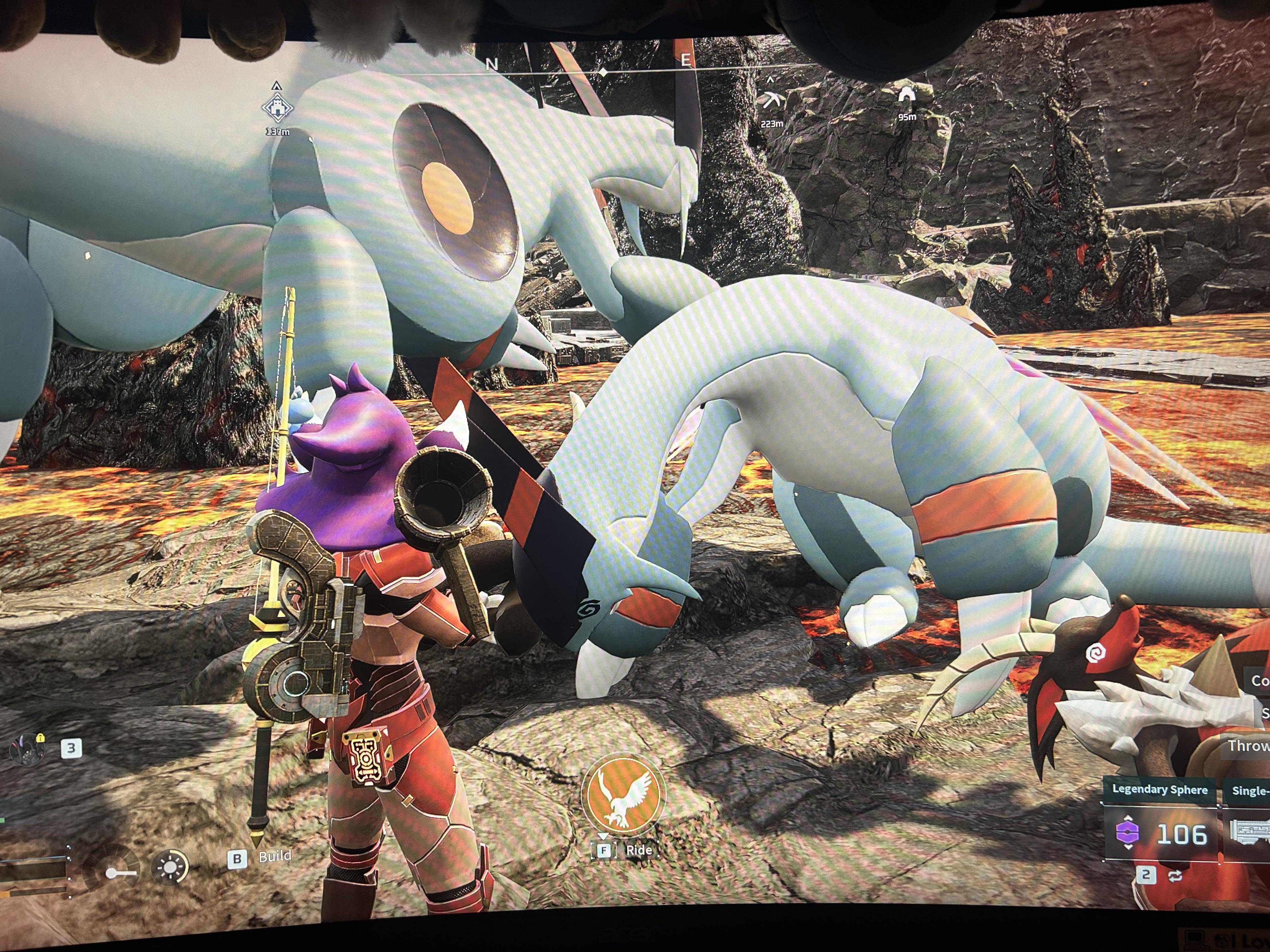1270x952 pixels.
Task: Click the sun time-of-day indicator
Action: click(x=170, y=867)
